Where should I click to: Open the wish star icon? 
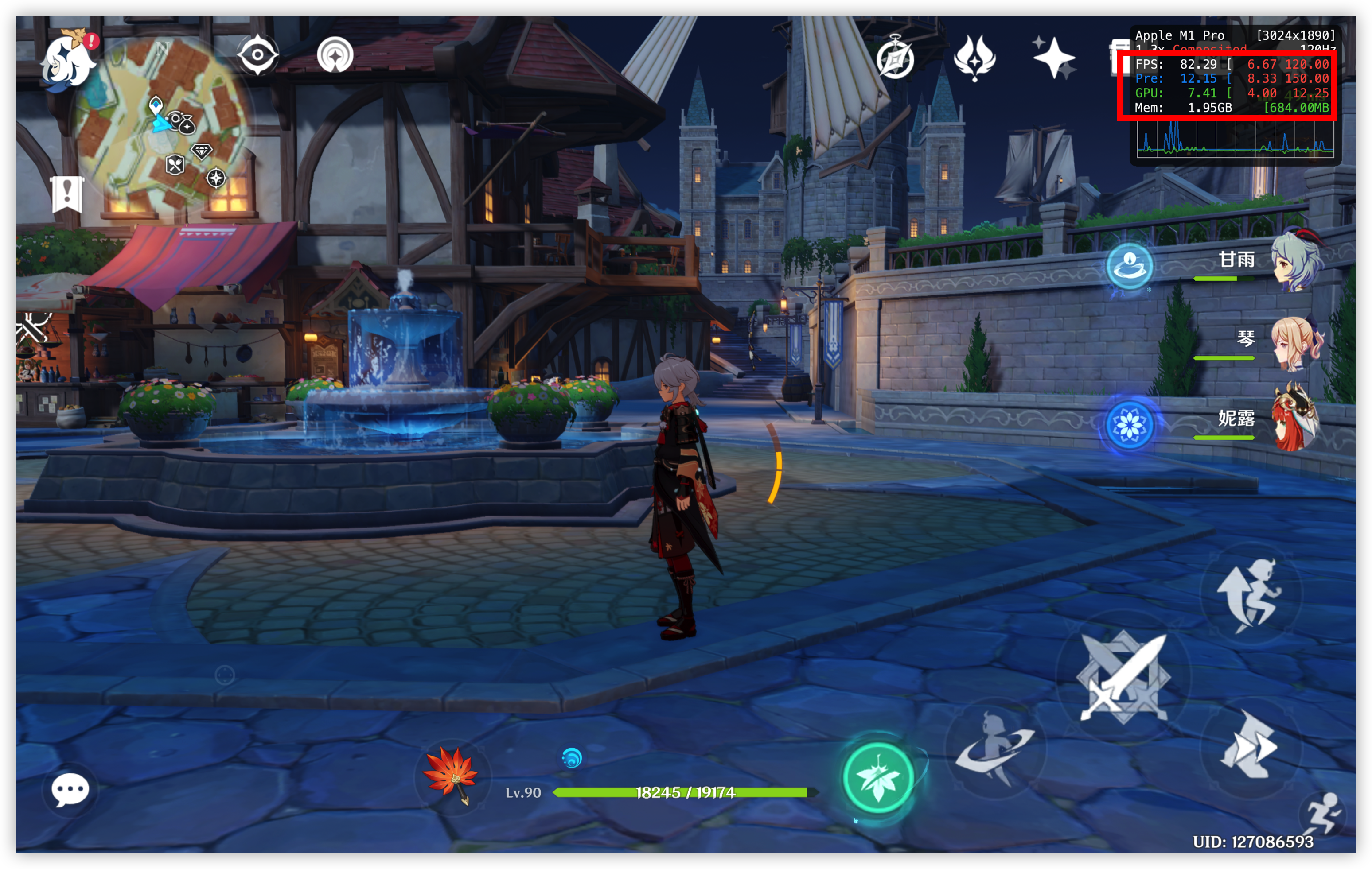[1053, 58]
